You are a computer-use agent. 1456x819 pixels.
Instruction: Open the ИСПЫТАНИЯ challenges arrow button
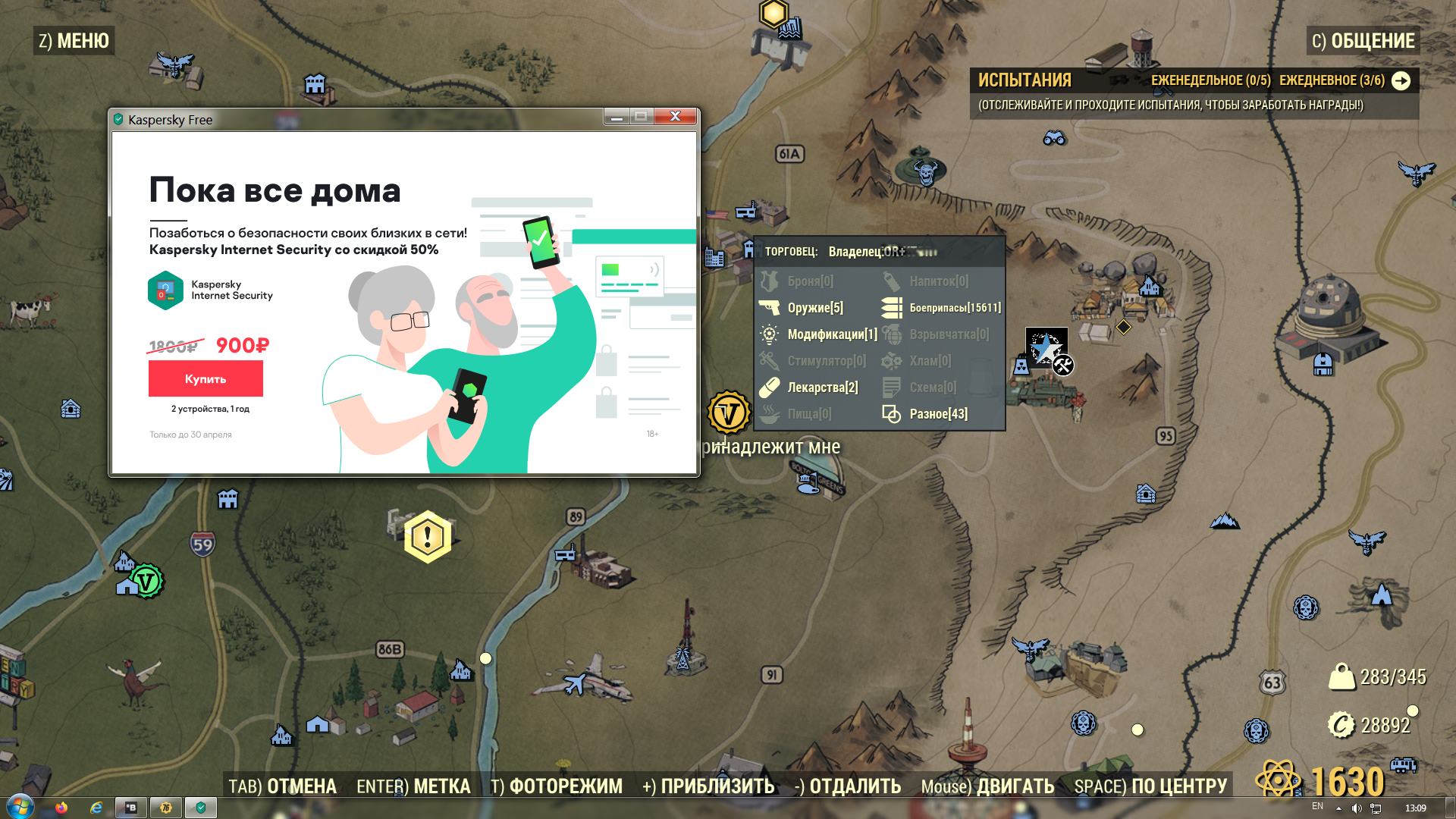[1401, 80]
